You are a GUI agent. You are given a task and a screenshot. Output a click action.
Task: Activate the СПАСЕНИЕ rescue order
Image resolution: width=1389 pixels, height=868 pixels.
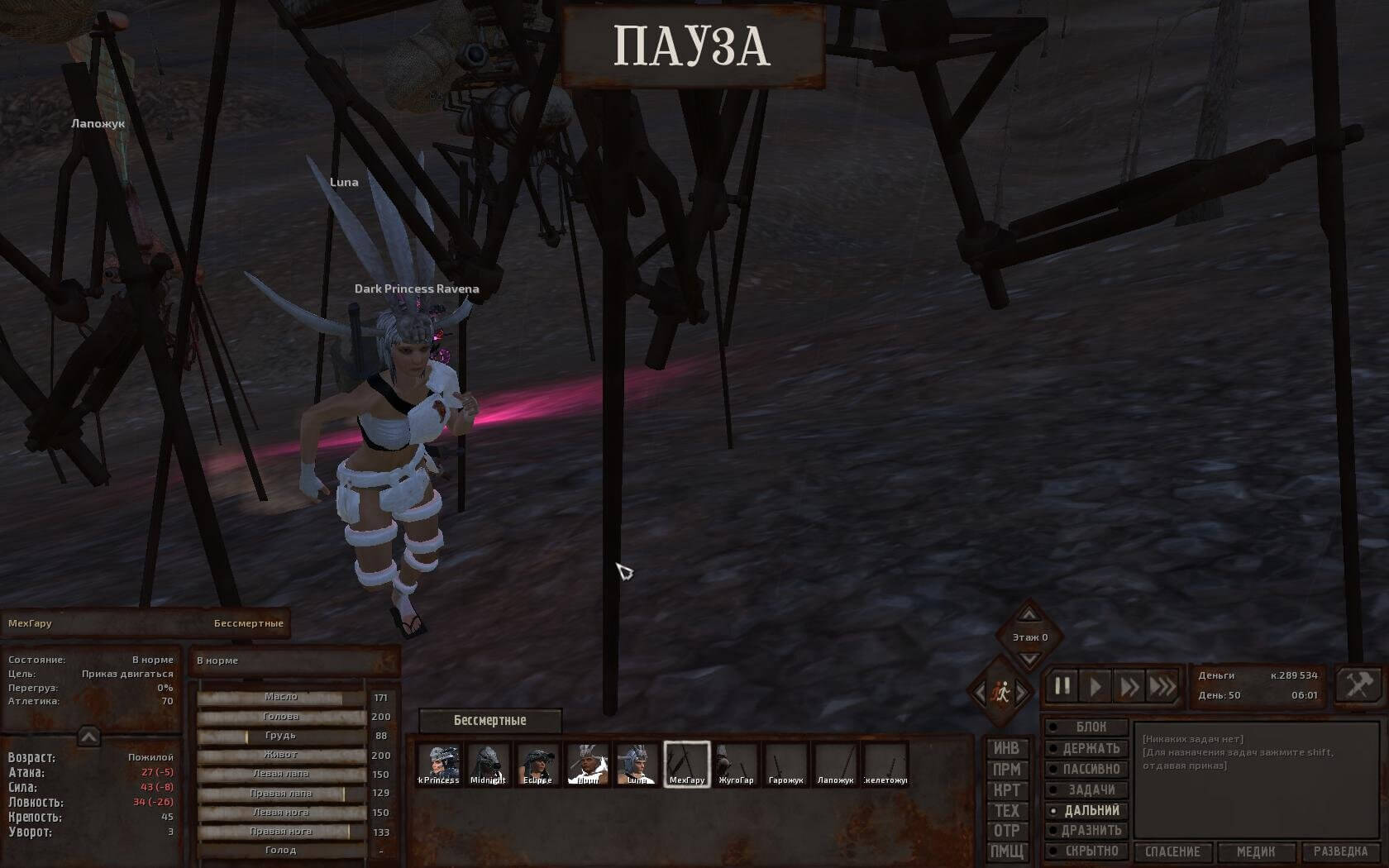(x=1172, y=851)
